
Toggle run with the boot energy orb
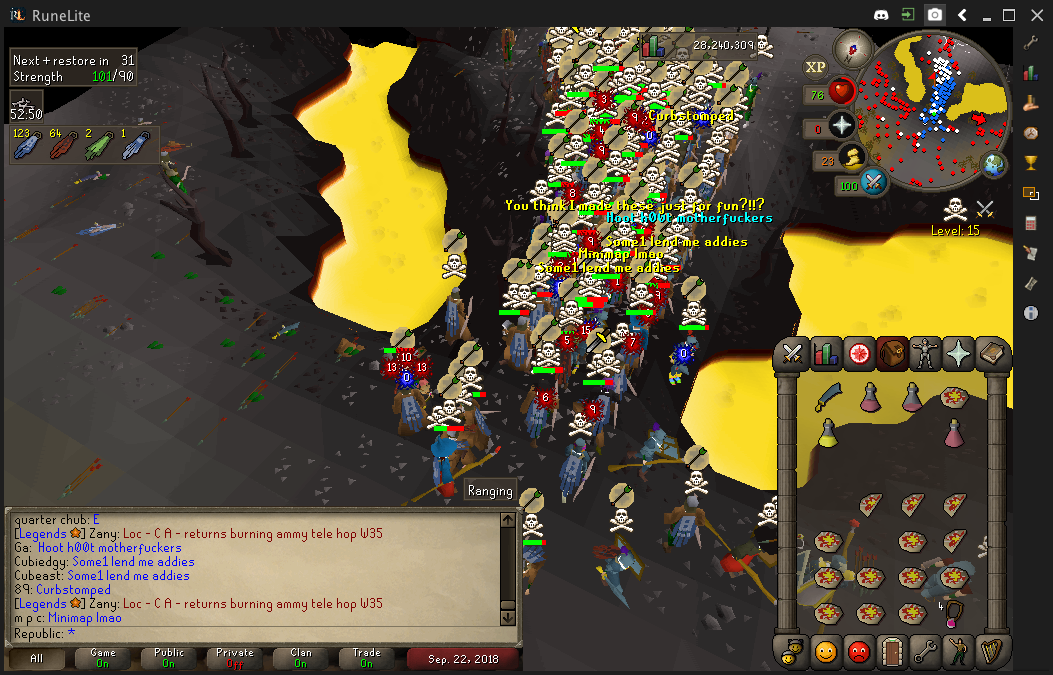click(853, 157)
